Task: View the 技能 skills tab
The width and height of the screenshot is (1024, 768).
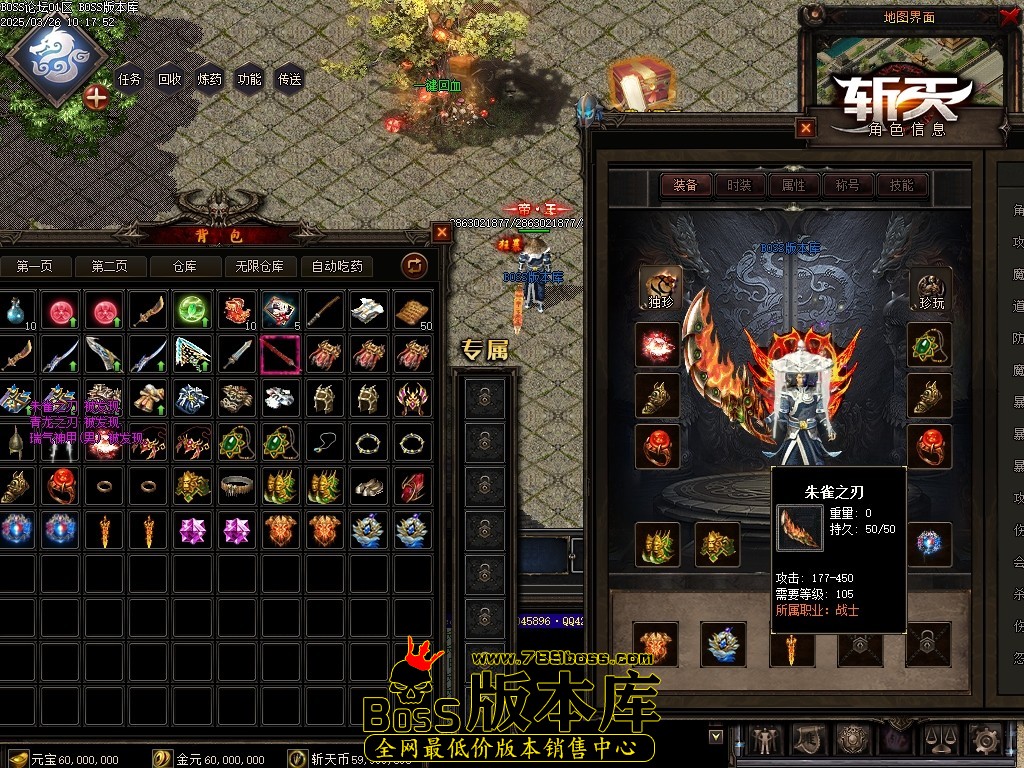Action: (902, 185)
